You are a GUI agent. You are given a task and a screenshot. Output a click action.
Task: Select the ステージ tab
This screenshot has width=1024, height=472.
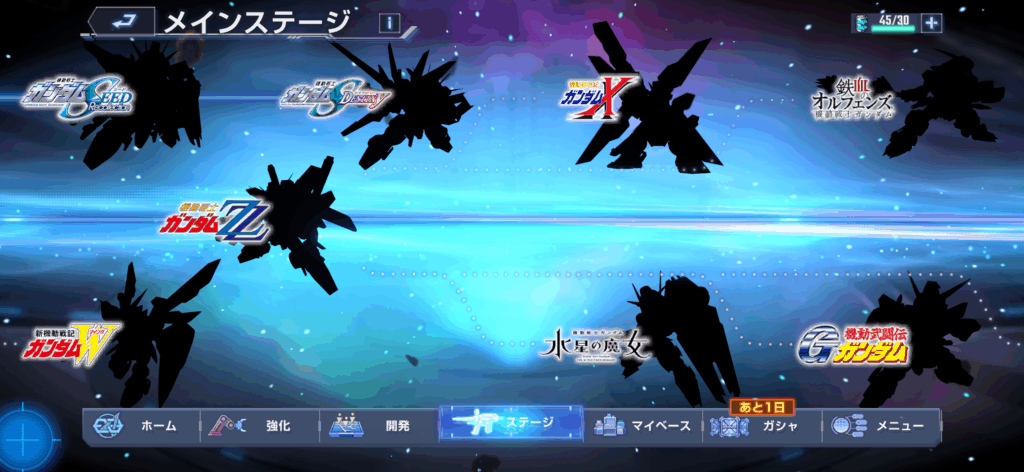pos(511,424)
